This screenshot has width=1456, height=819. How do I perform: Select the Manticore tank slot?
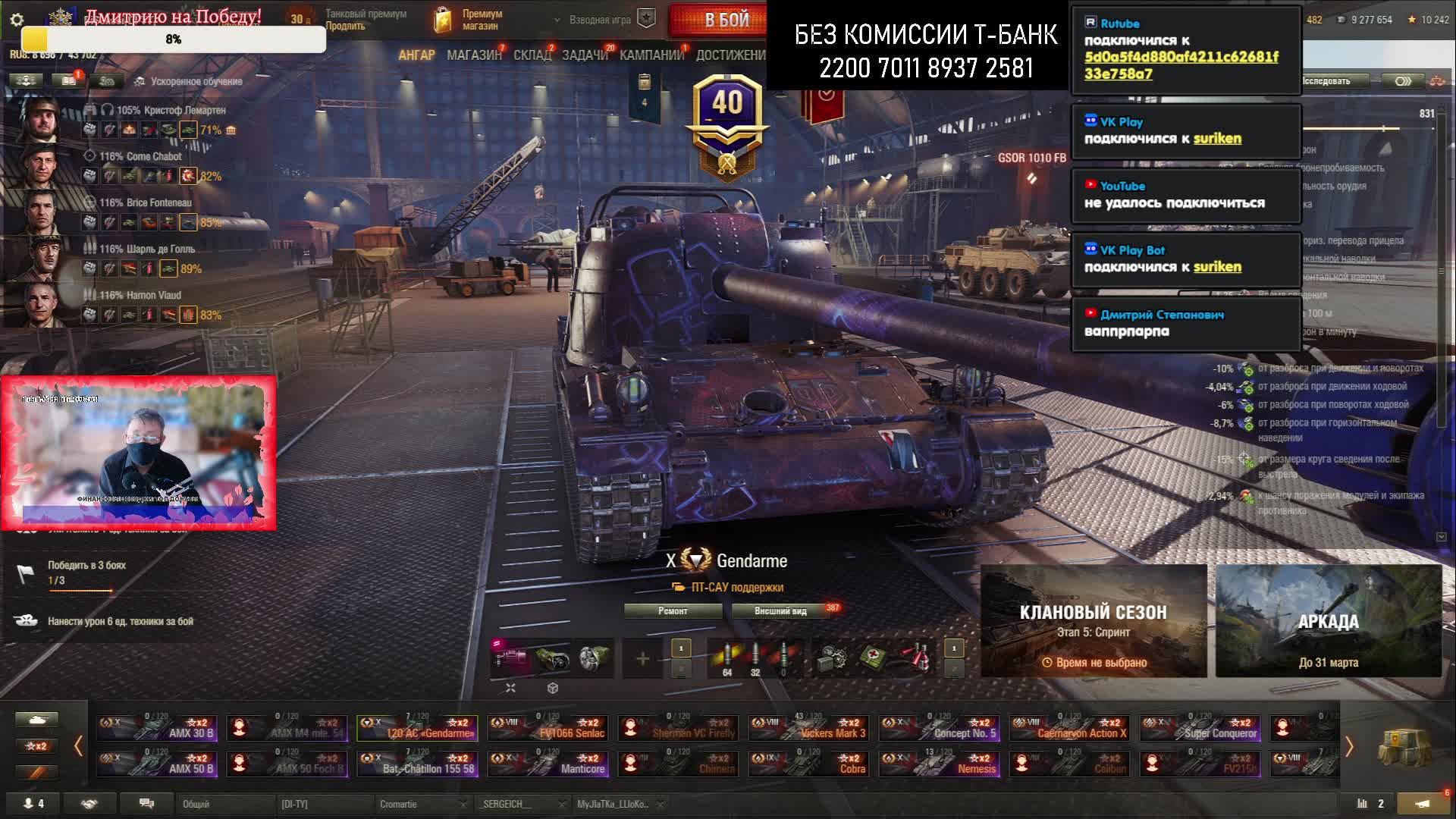[x=548, y=764]
